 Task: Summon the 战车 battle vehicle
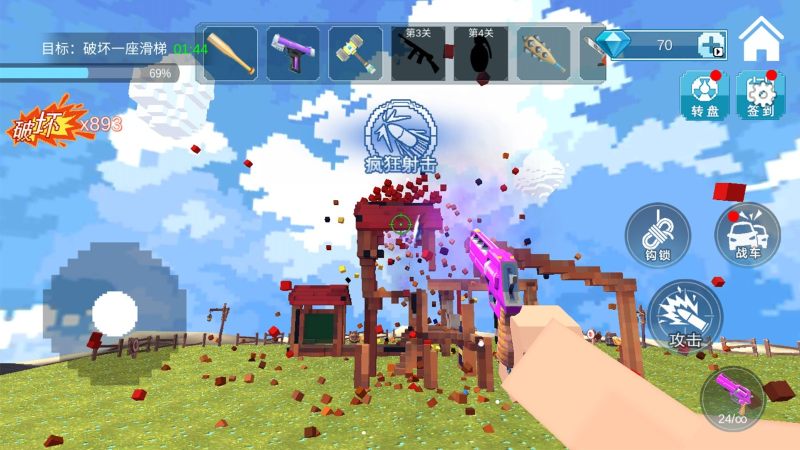747,235
